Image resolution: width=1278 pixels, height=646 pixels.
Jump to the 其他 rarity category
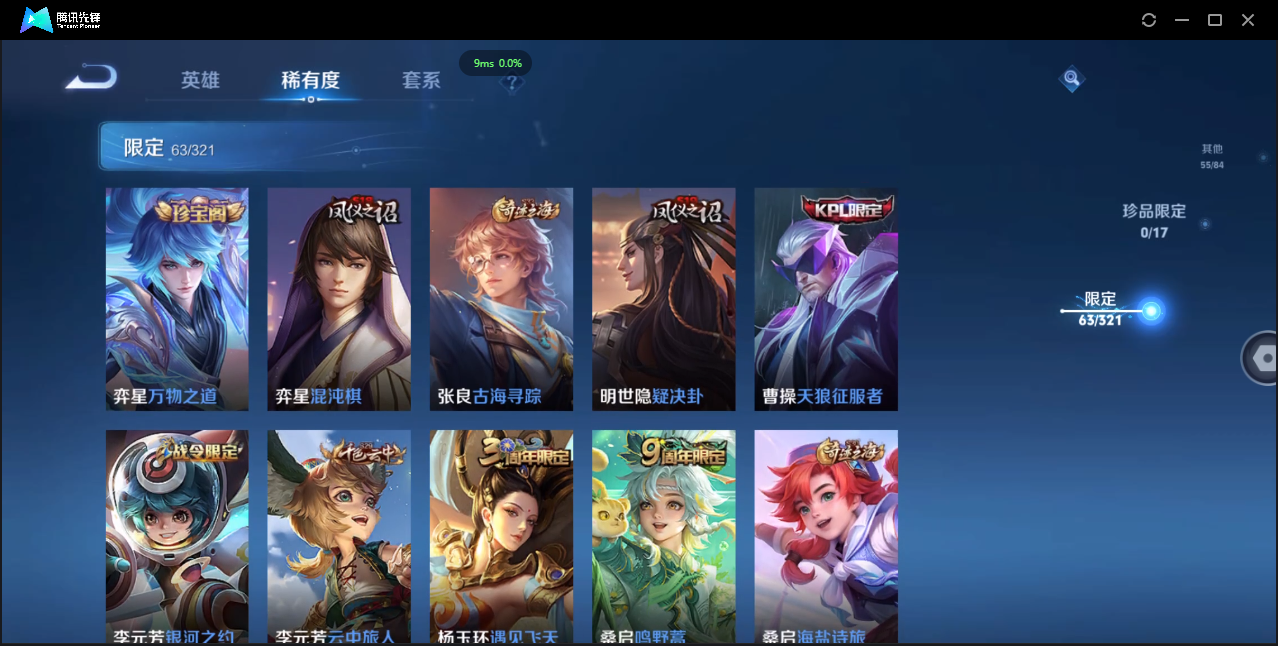click(x=1212, y=155)
